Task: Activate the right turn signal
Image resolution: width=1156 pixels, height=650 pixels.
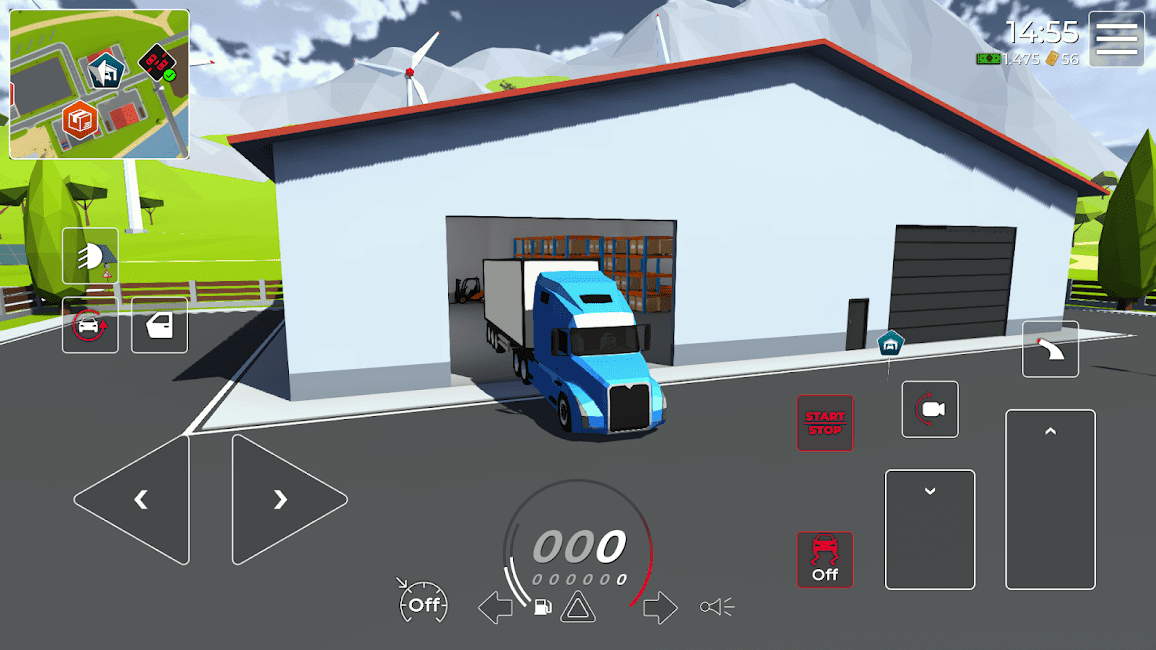Action: pos(660,607)
